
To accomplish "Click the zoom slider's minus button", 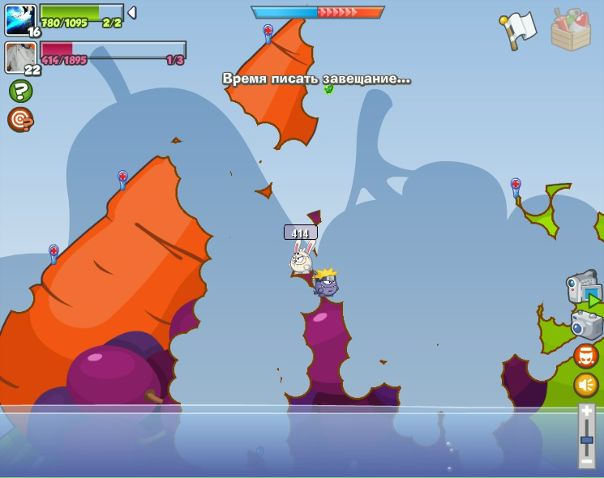I will (x=587, y=461).
